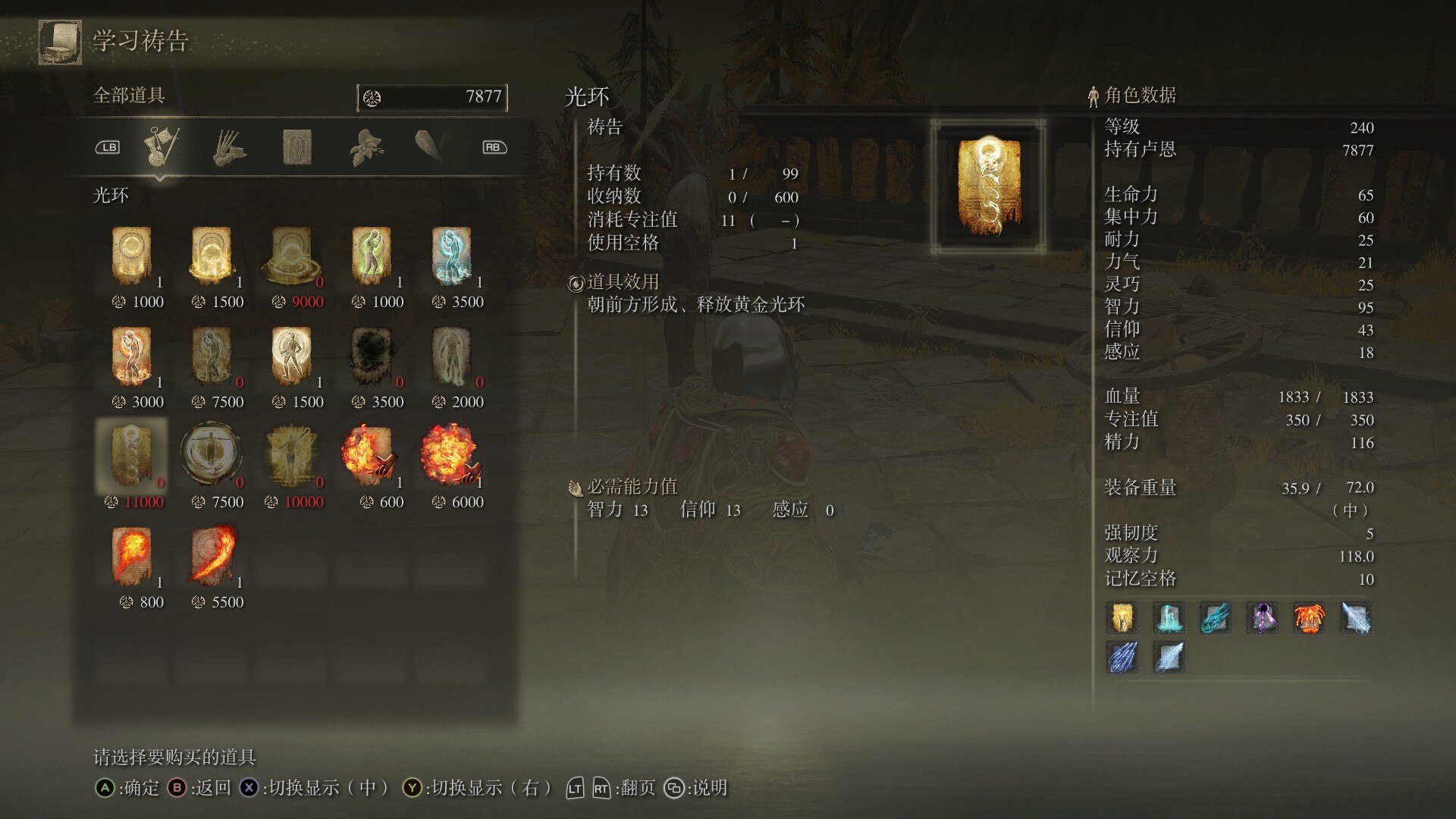The image size is (1456, 819).
Task: Flip to previous page with LT 翻页
Action: point(574,787)
